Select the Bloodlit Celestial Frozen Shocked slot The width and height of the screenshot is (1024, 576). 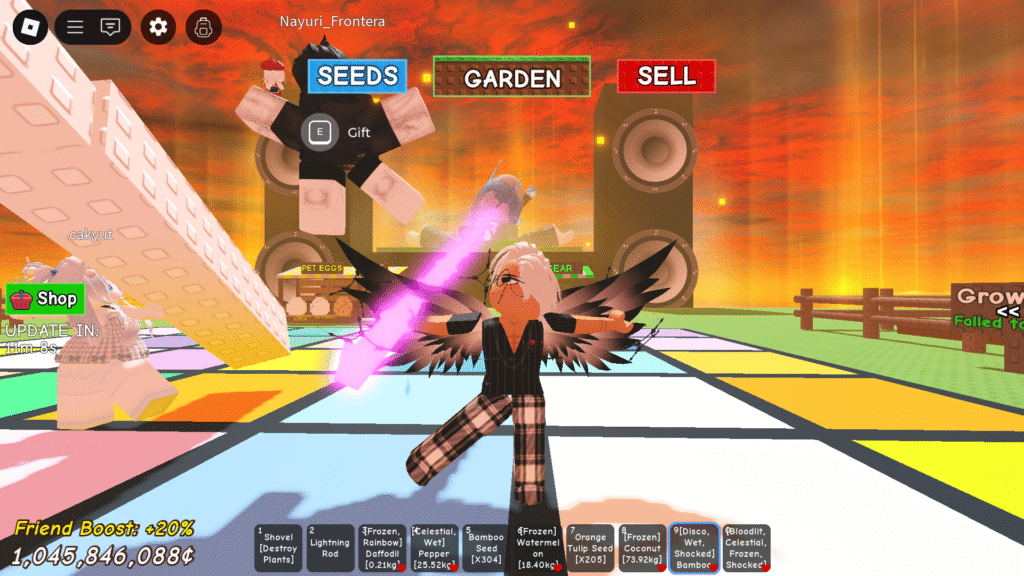pyautogui.click(x=746, y=548)
